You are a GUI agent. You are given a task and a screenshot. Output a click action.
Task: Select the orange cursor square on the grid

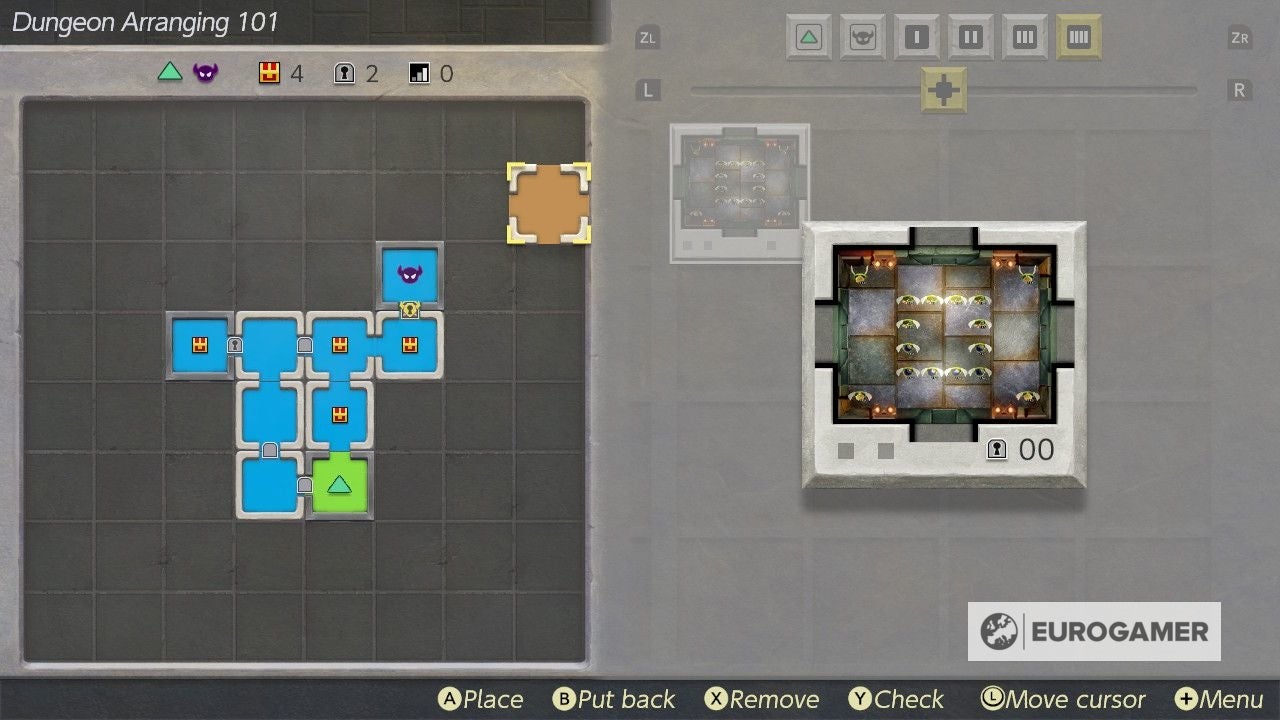[548, 203]
